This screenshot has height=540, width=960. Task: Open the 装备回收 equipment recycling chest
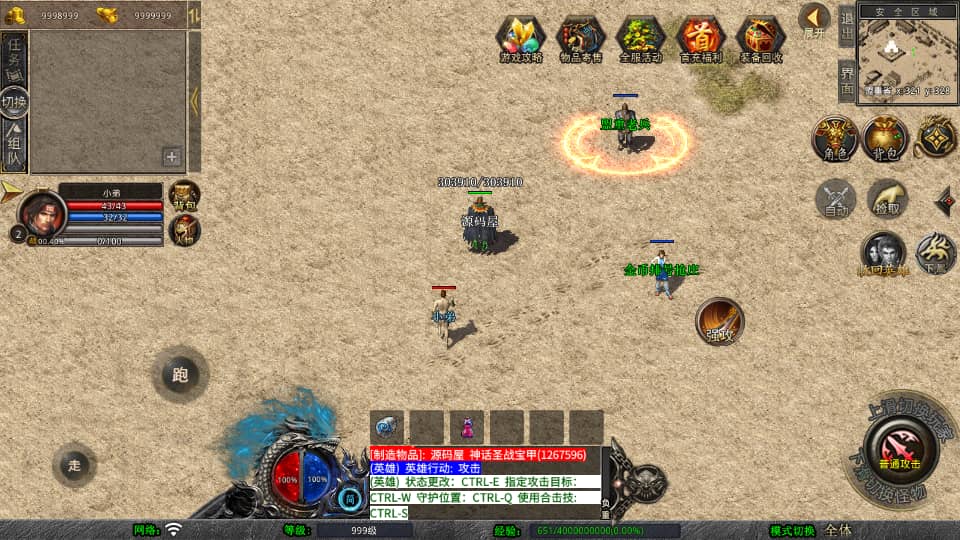pos(761,38)
